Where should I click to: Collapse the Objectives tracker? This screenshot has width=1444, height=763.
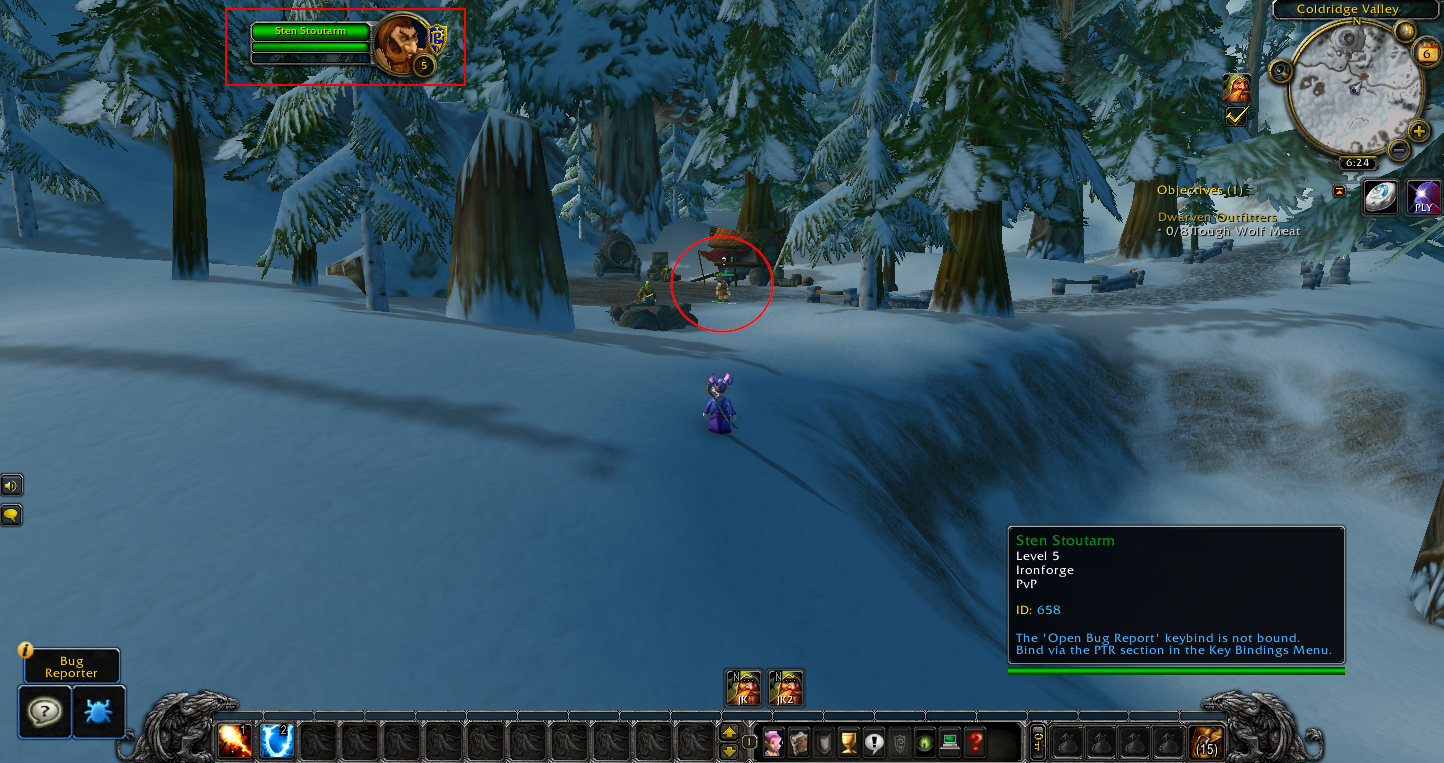(x=1340, y=191)
